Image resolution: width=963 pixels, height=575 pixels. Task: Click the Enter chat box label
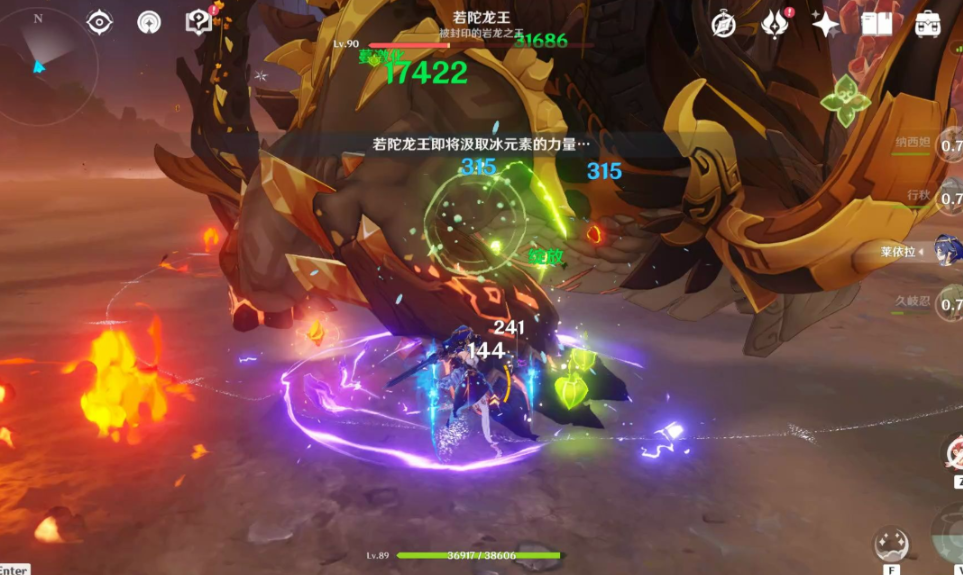(14, 569)
